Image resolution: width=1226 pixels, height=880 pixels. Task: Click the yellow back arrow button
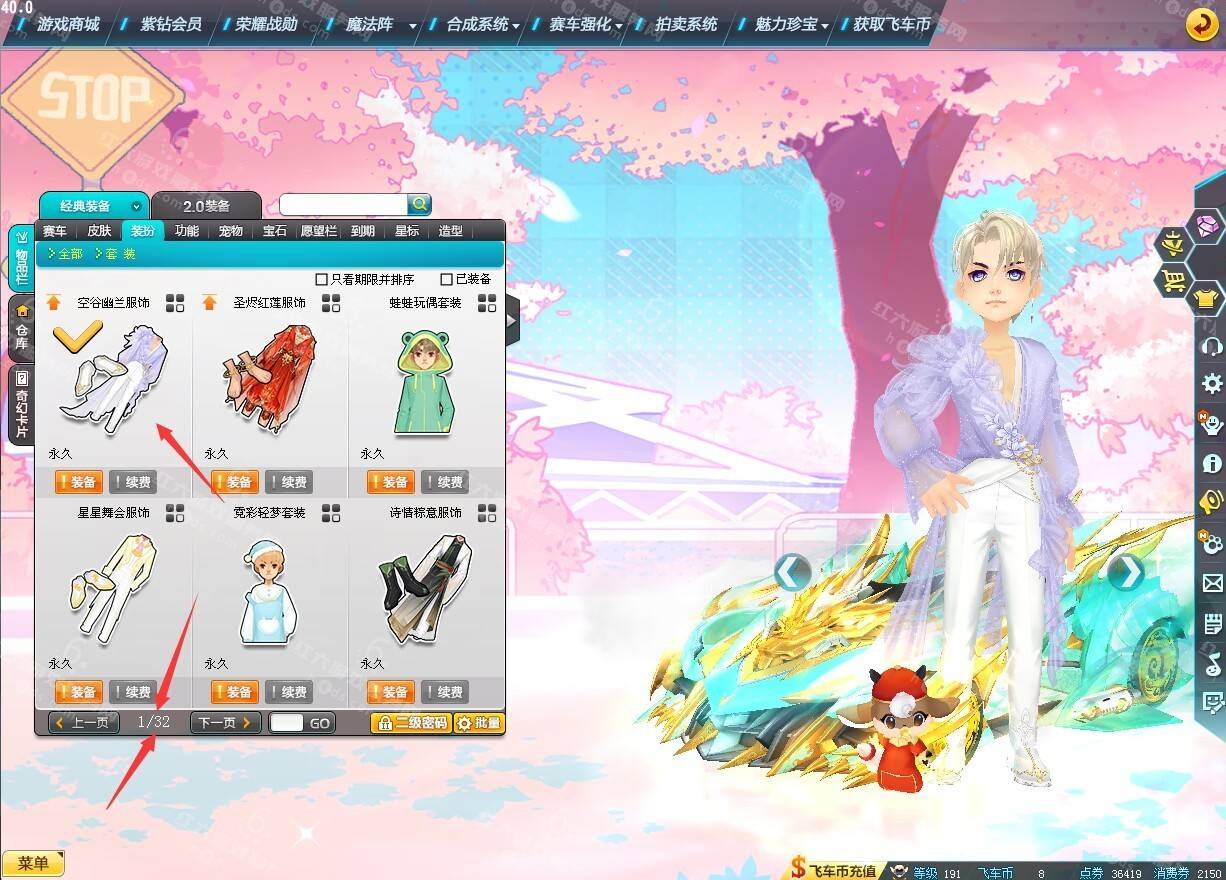coord(1201,24)
